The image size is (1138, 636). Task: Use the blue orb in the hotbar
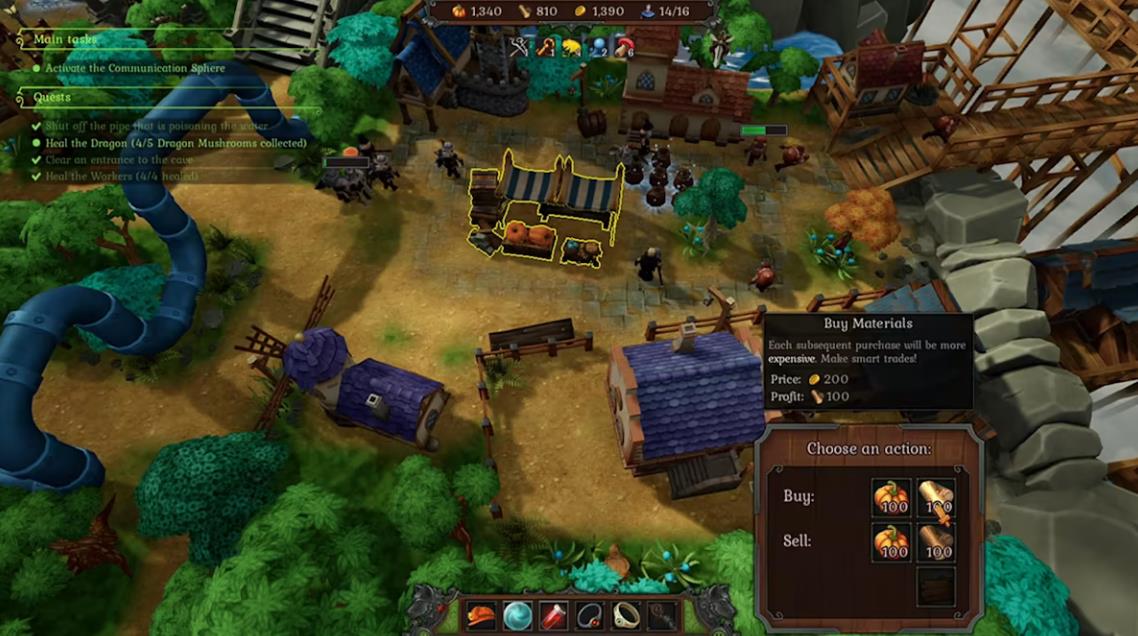tap(517, 614)
